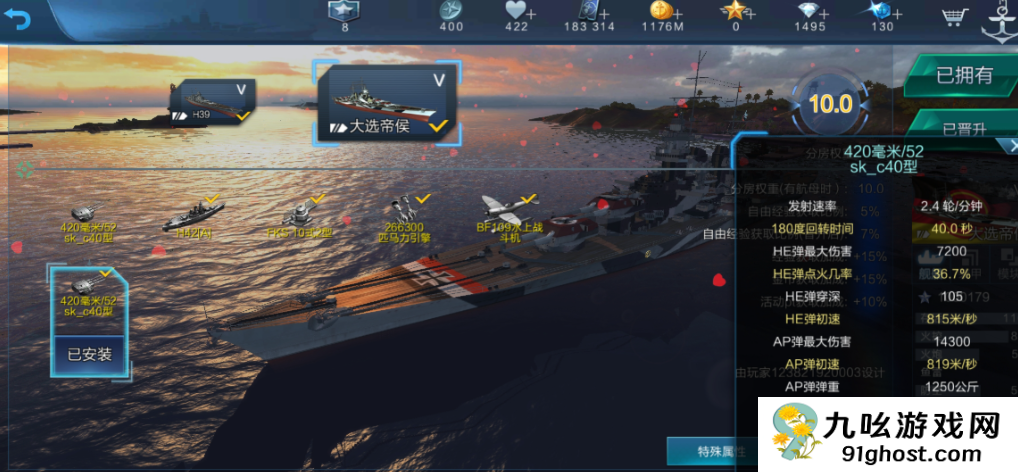The width and height of the screenshot is (1018, 472).
Task: Select the H39 battleship card
Action: pos(212,103)
